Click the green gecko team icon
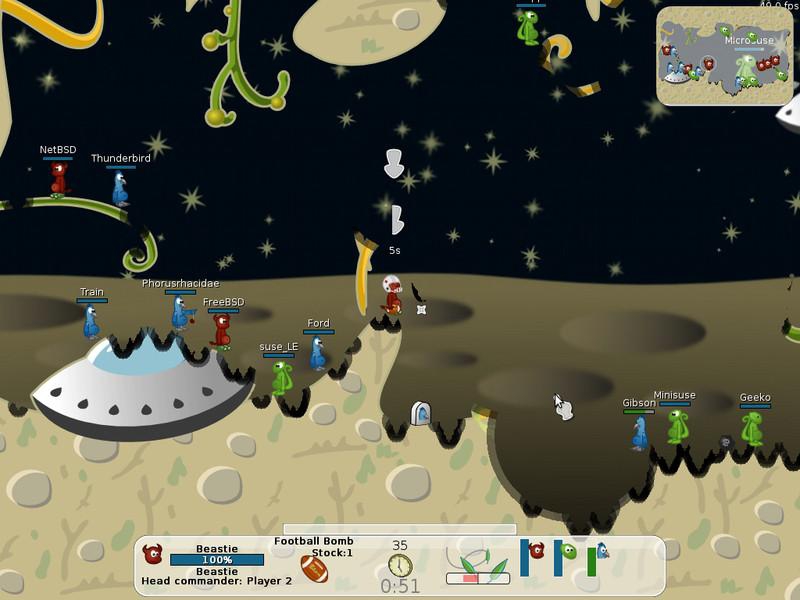800x600 pixels. coord(569,551)
